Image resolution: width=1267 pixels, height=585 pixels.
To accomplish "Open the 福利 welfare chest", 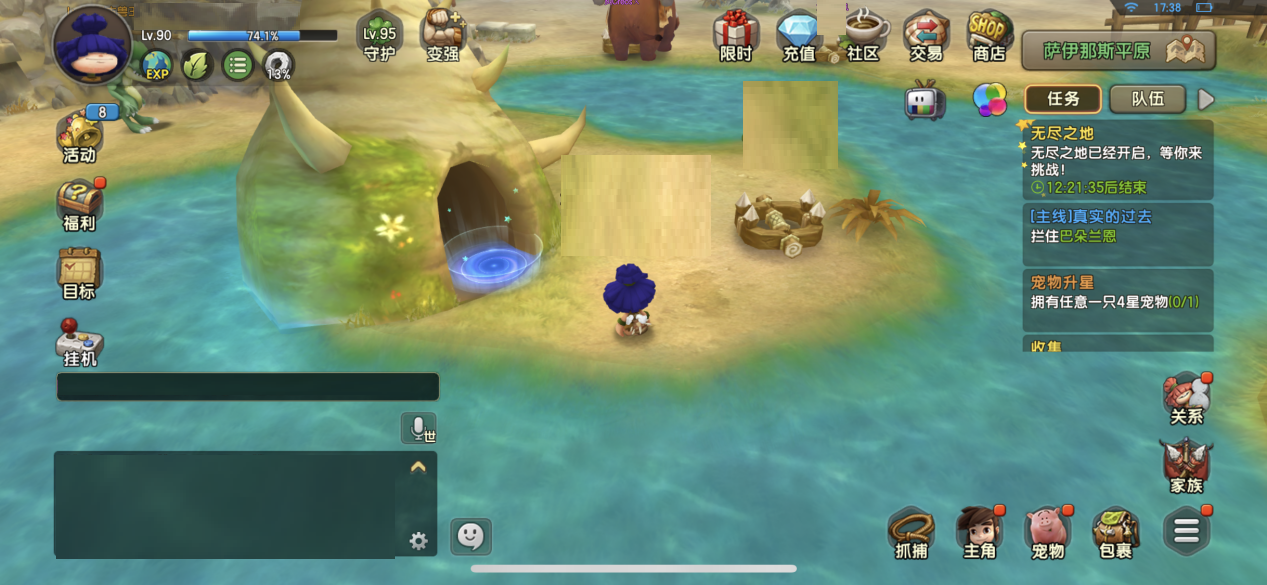I will click(79, 205).
